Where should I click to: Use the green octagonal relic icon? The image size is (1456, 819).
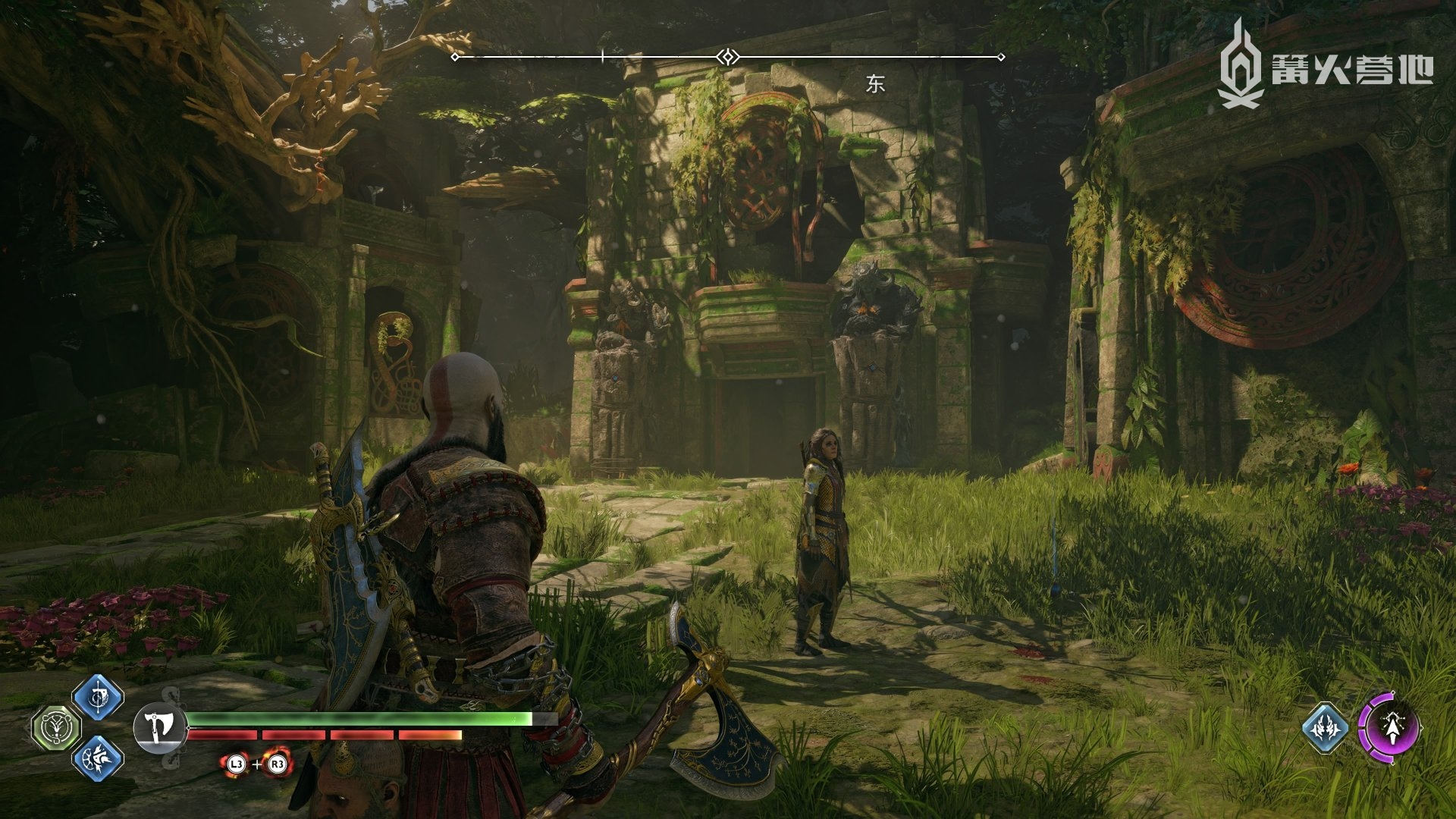point(56,728)
